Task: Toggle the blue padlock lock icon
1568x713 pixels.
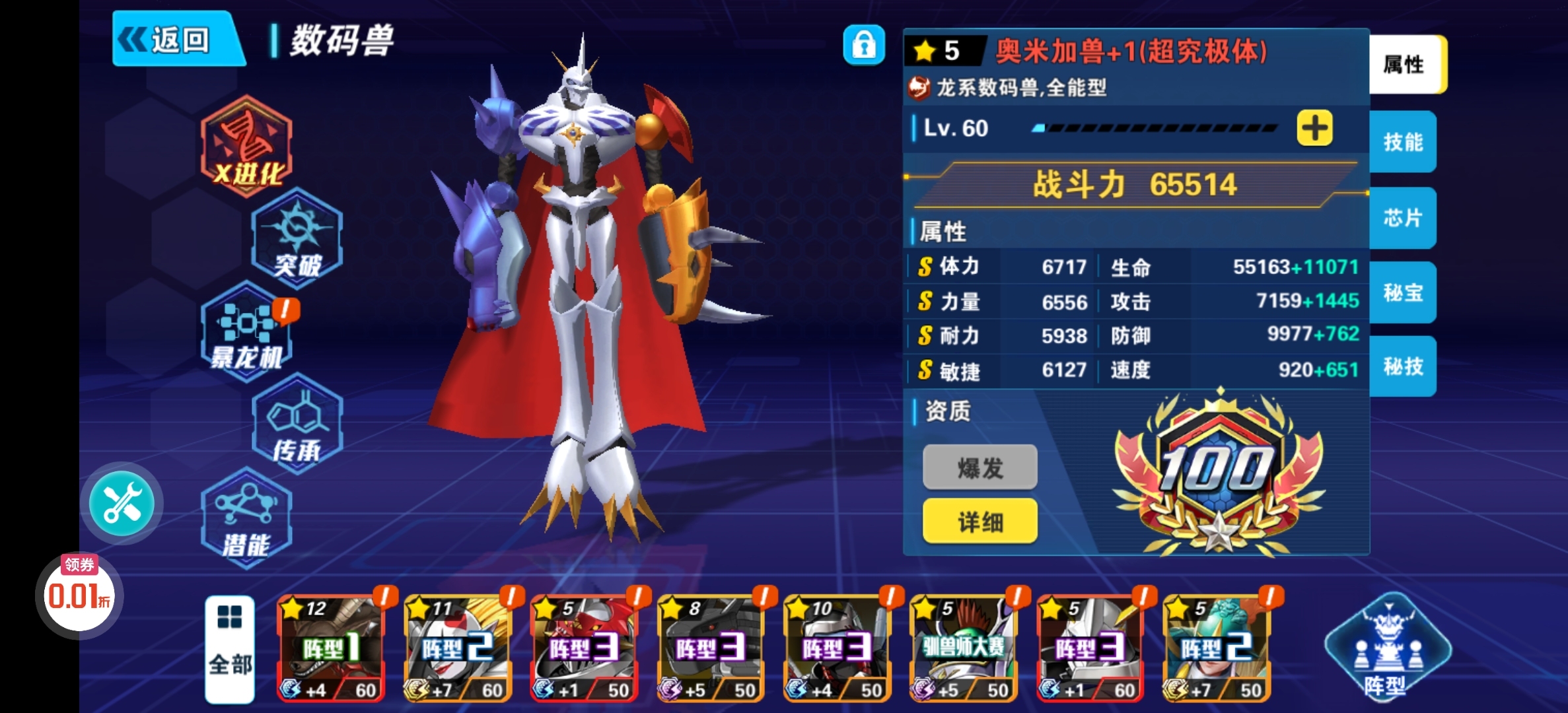Action: [863, 45]
